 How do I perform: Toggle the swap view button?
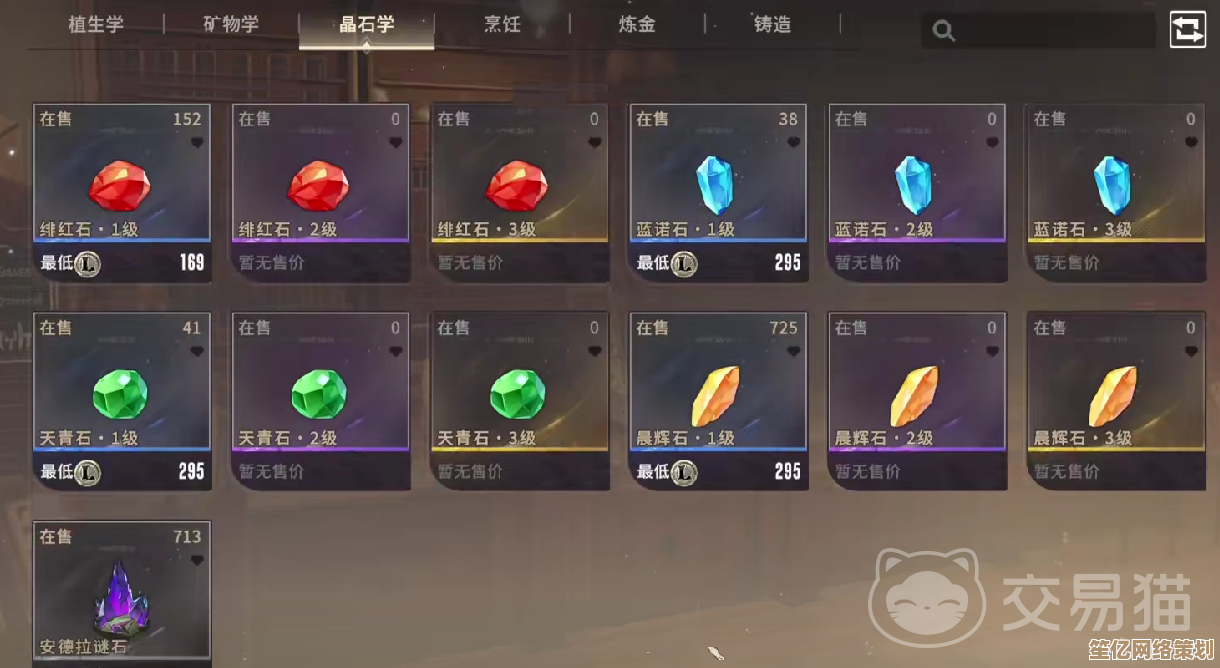click(1189, 29)
